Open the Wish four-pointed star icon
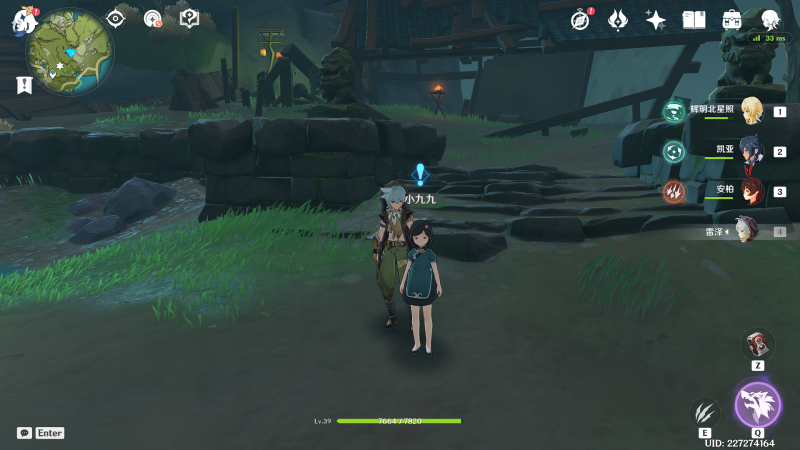 pyautogui.click(x=656, y=19)
